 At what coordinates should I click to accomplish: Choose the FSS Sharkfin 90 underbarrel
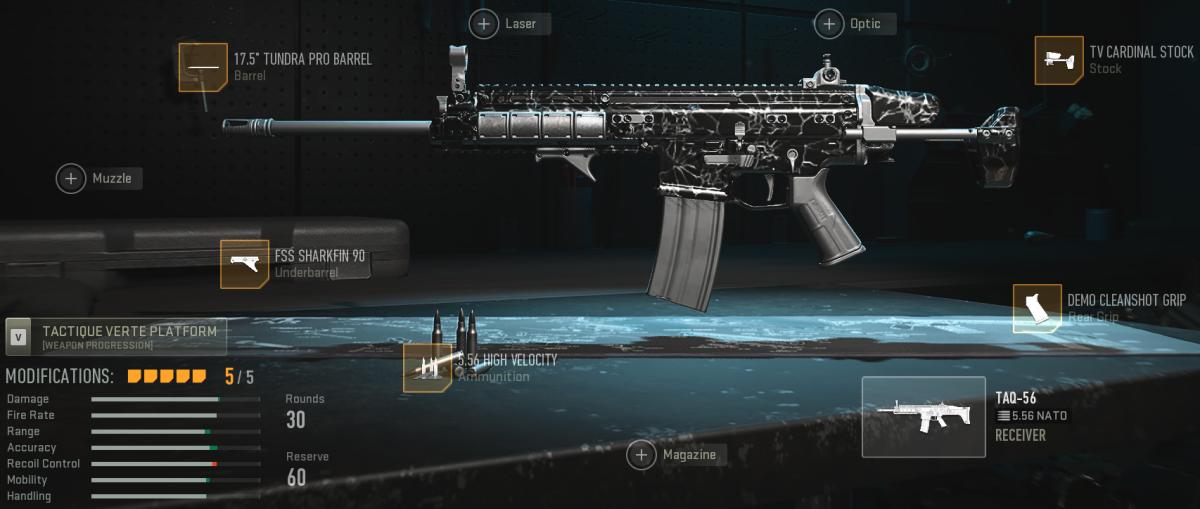pyautogui.click(x=245, y=264)
